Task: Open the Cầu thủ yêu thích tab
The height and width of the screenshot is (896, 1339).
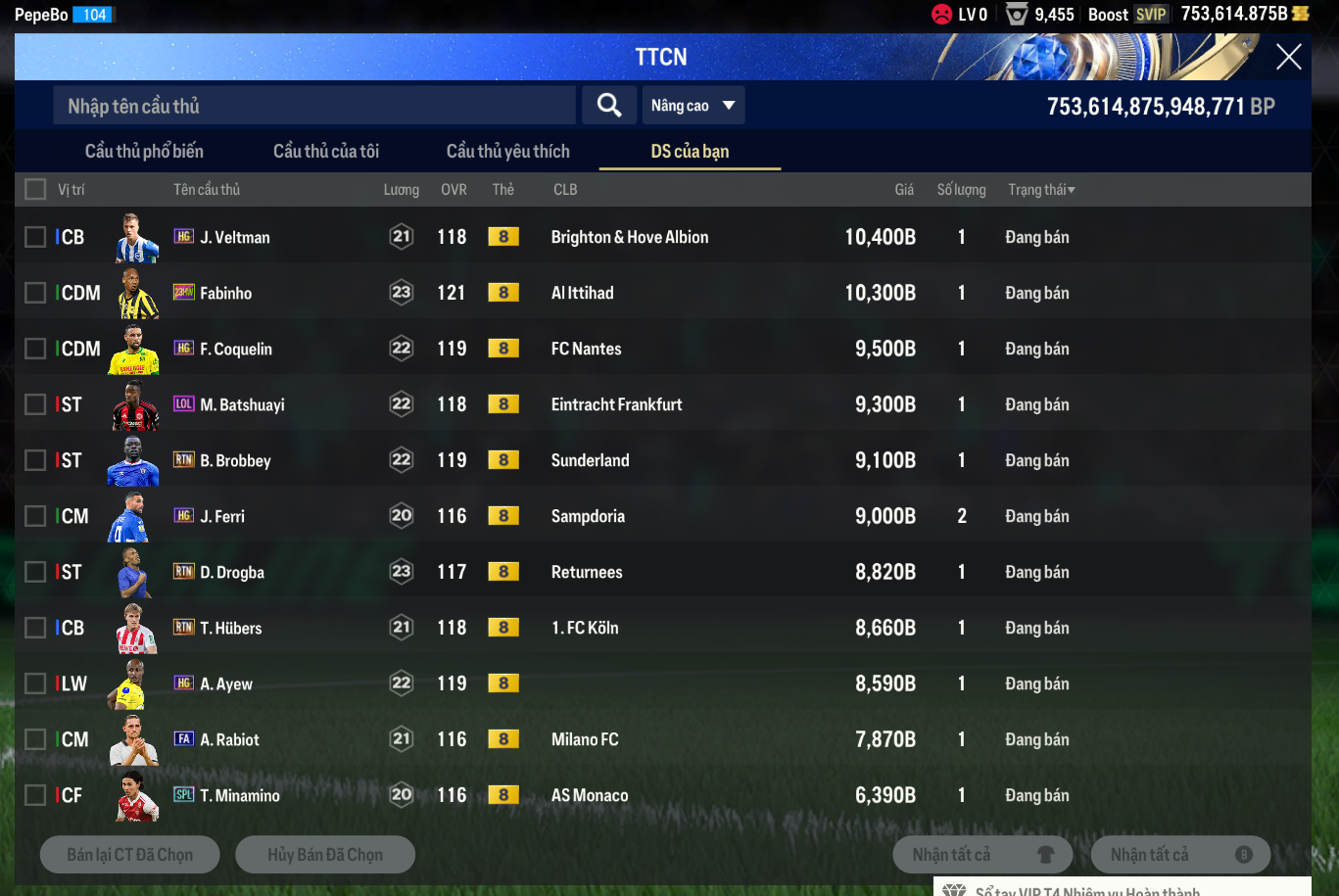Action: (507, 151)
